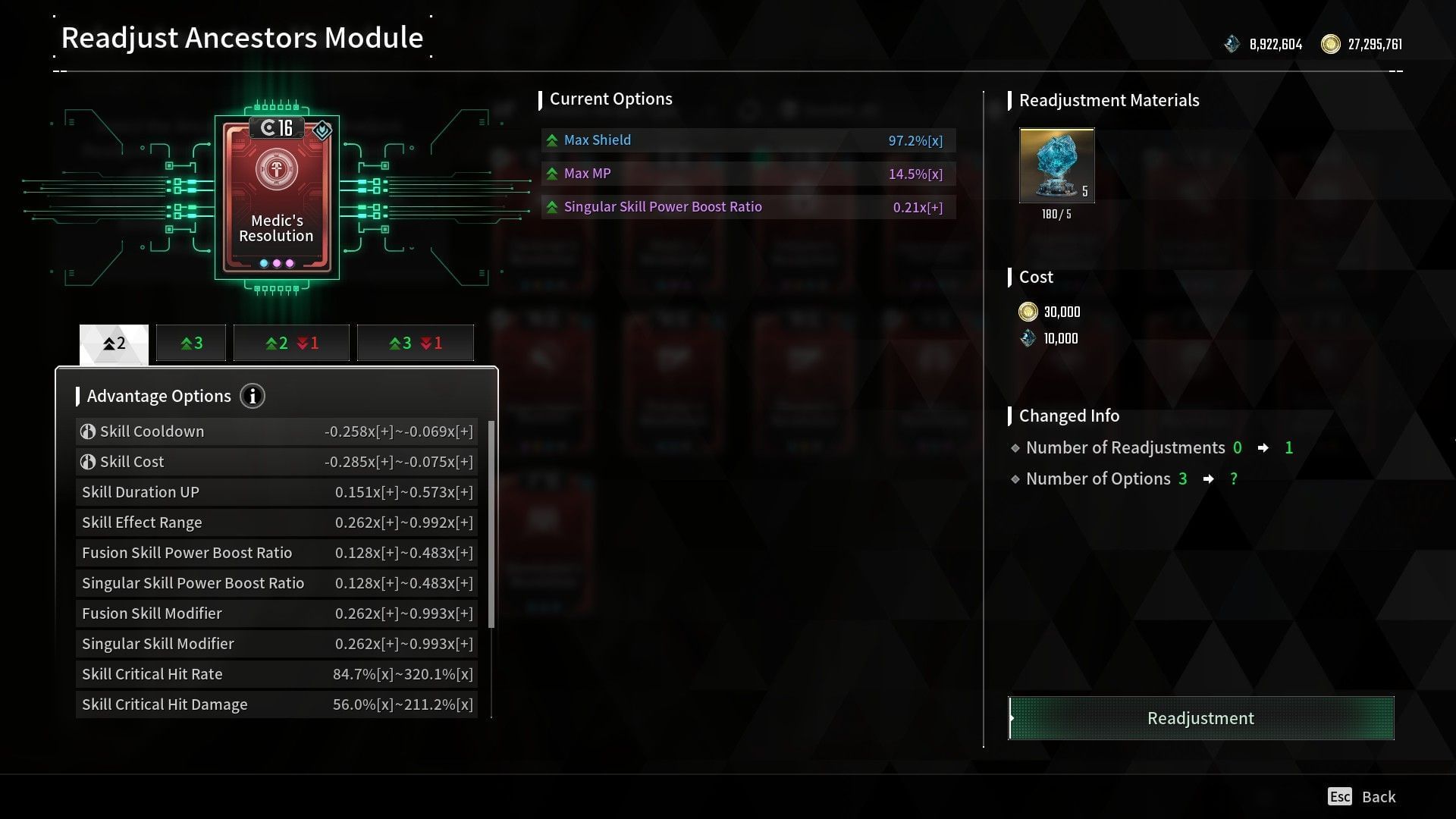Select the 2-up-1-down options tab

pyautogui.click(x=291, y=342)
